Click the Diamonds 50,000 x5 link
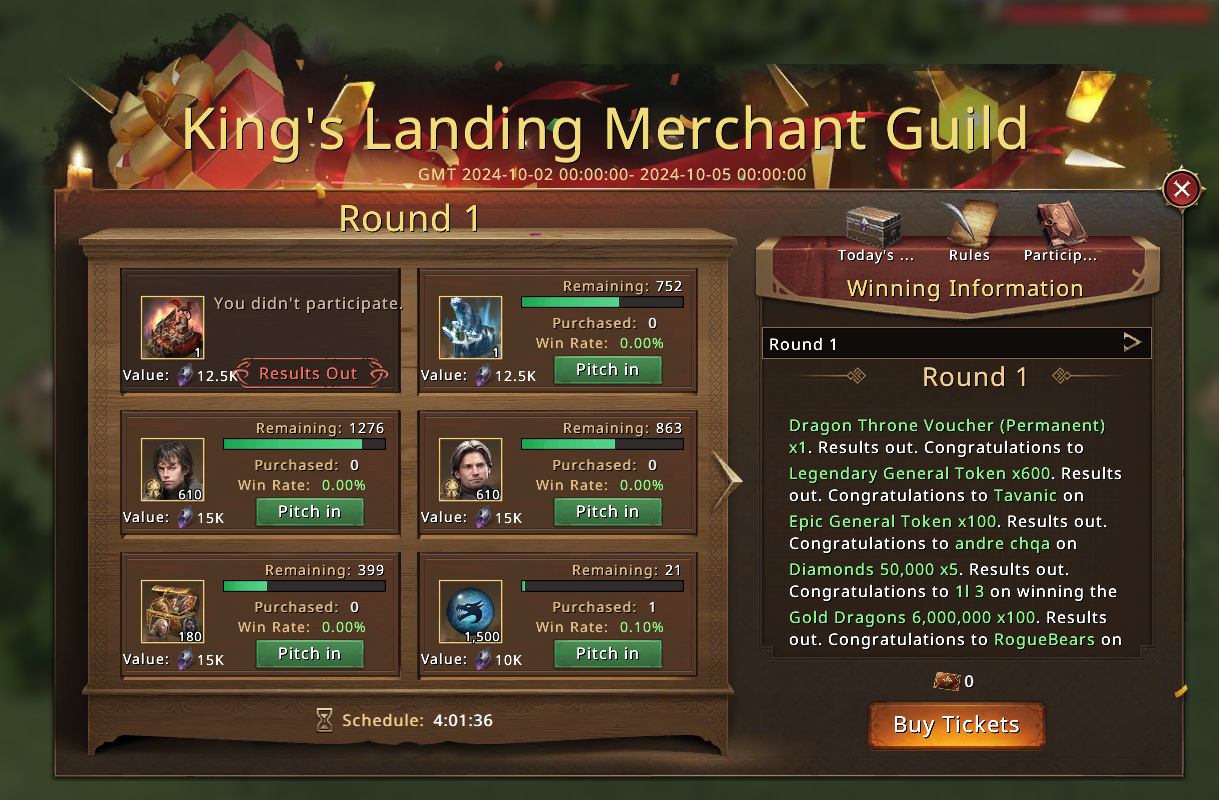The image size is (1219, 800). pyautogui.click(x=875, y=569)
